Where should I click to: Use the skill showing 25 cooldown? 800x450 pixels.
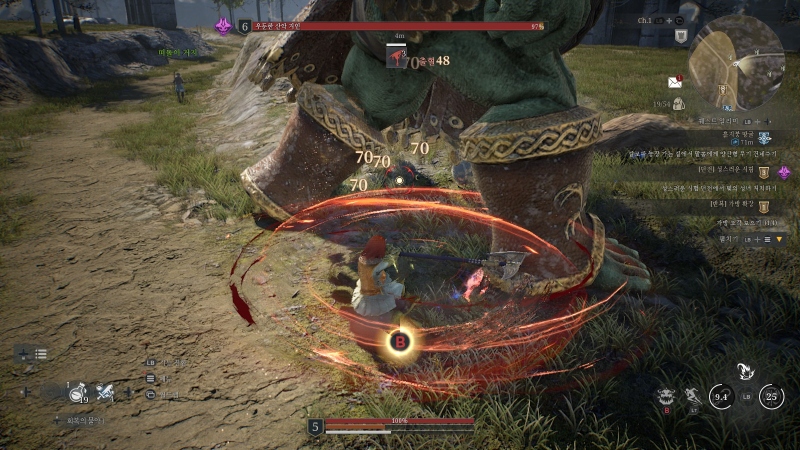[771, 397]
